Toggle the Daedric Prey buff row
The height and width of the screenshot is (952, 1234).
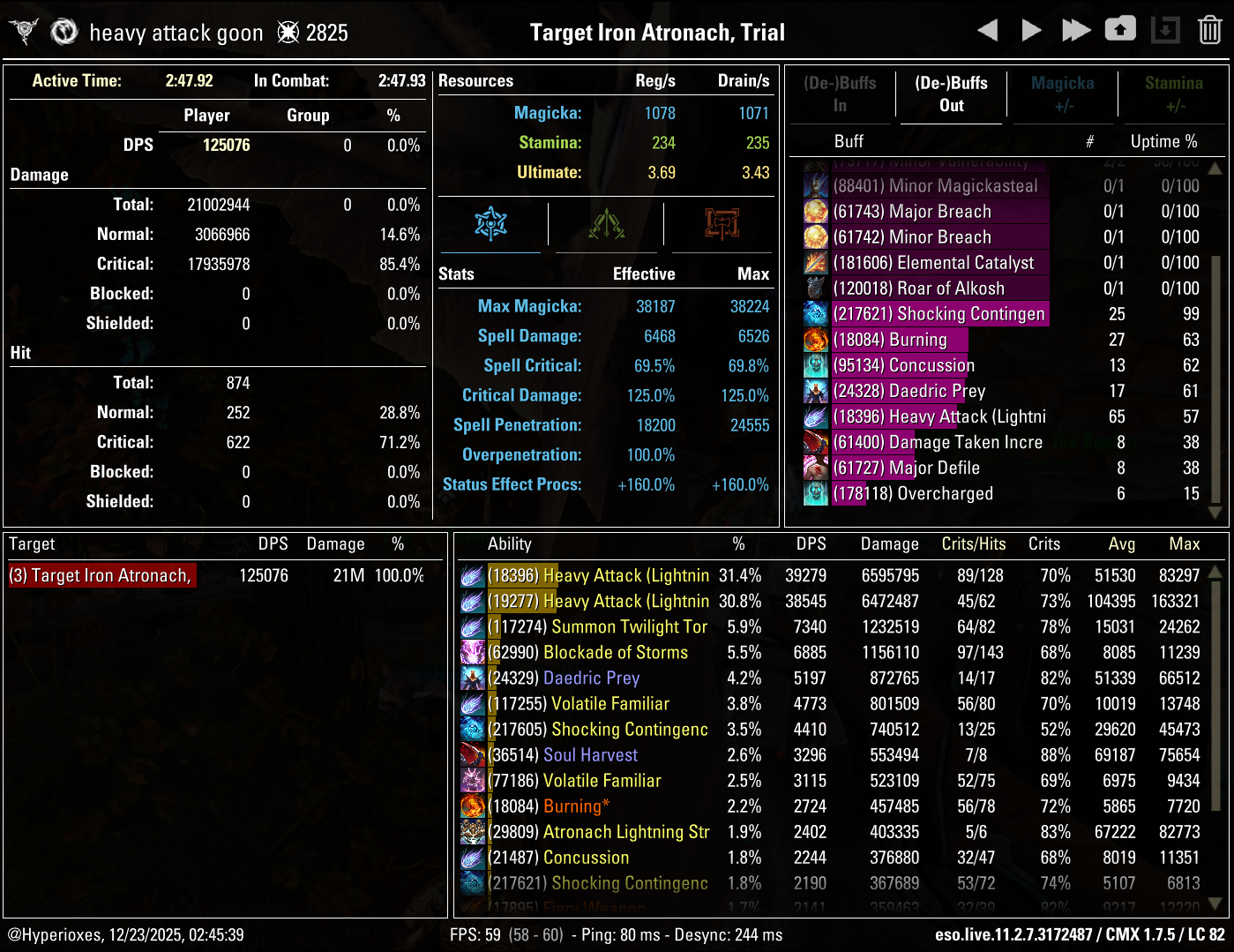909,391
